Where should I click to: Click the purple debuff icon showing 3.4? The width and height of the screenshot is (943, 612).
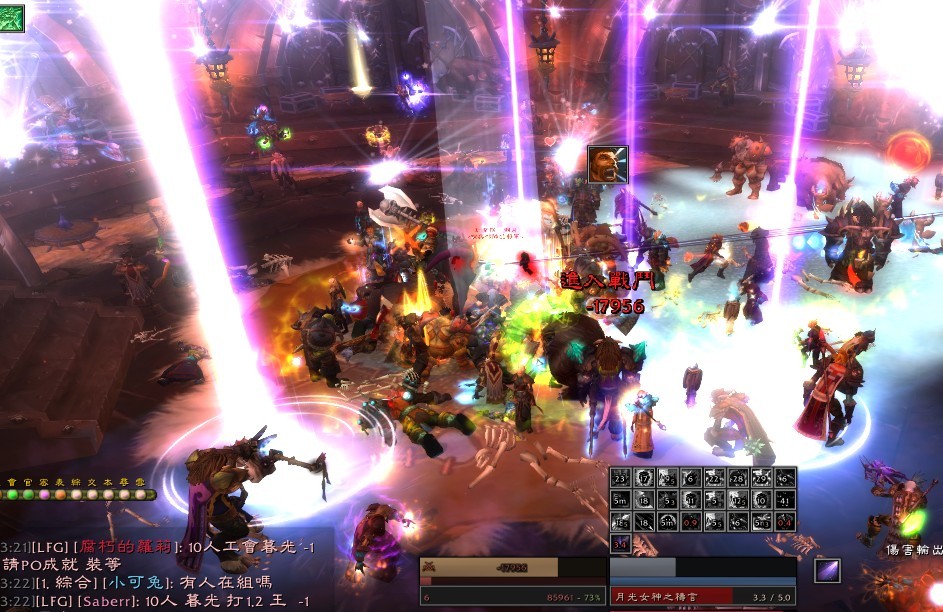pos(620,543)
